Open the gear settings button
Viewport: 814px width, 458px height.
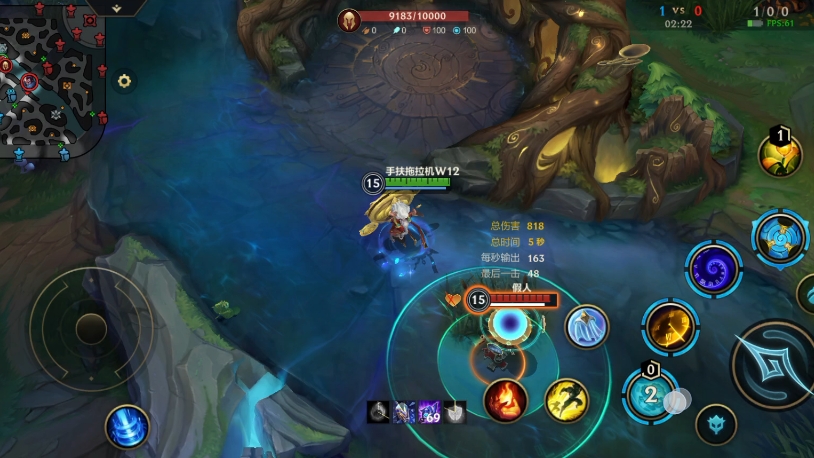pos(124,81)
